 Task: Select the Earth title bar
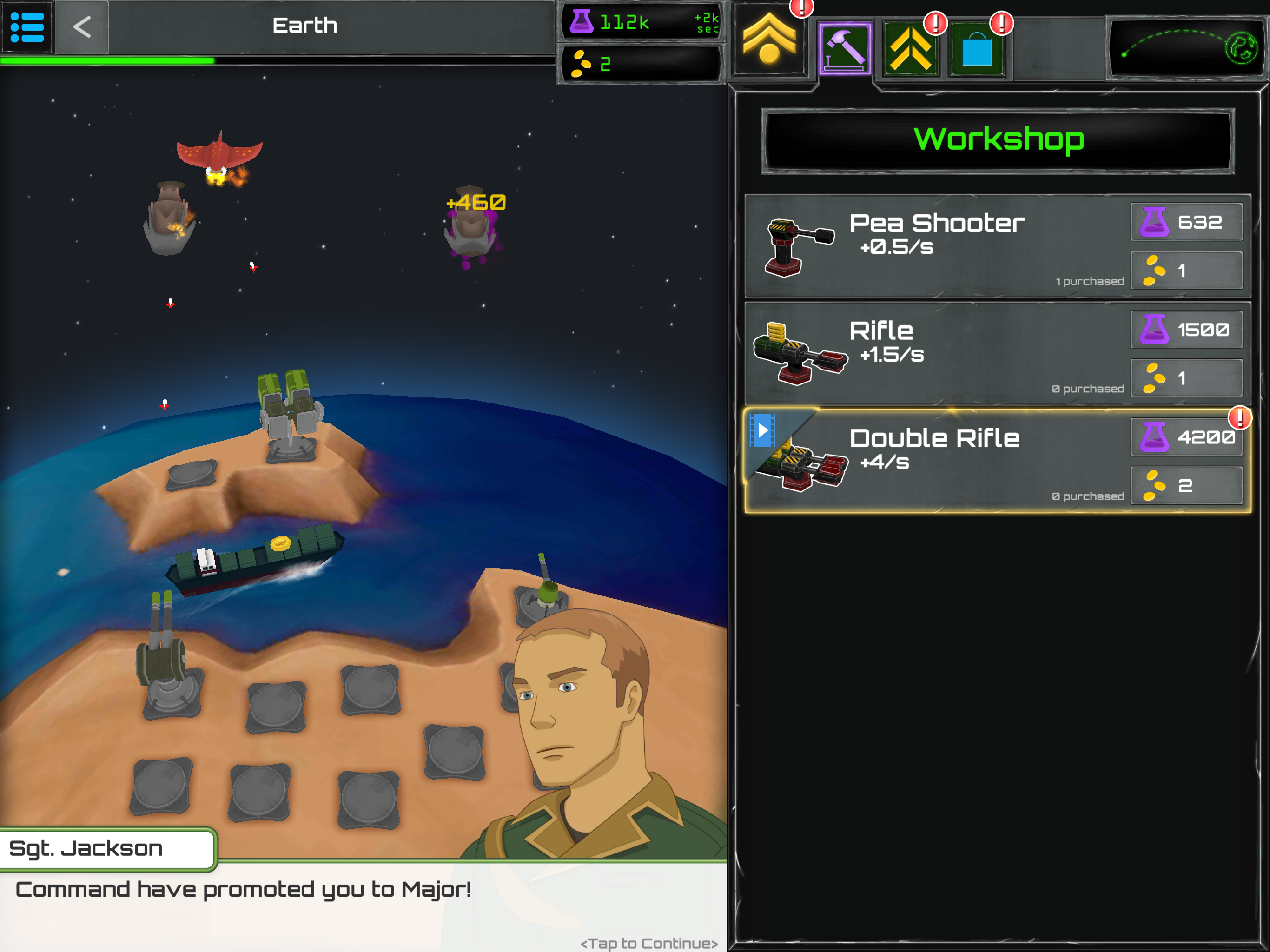coord(306,25)
